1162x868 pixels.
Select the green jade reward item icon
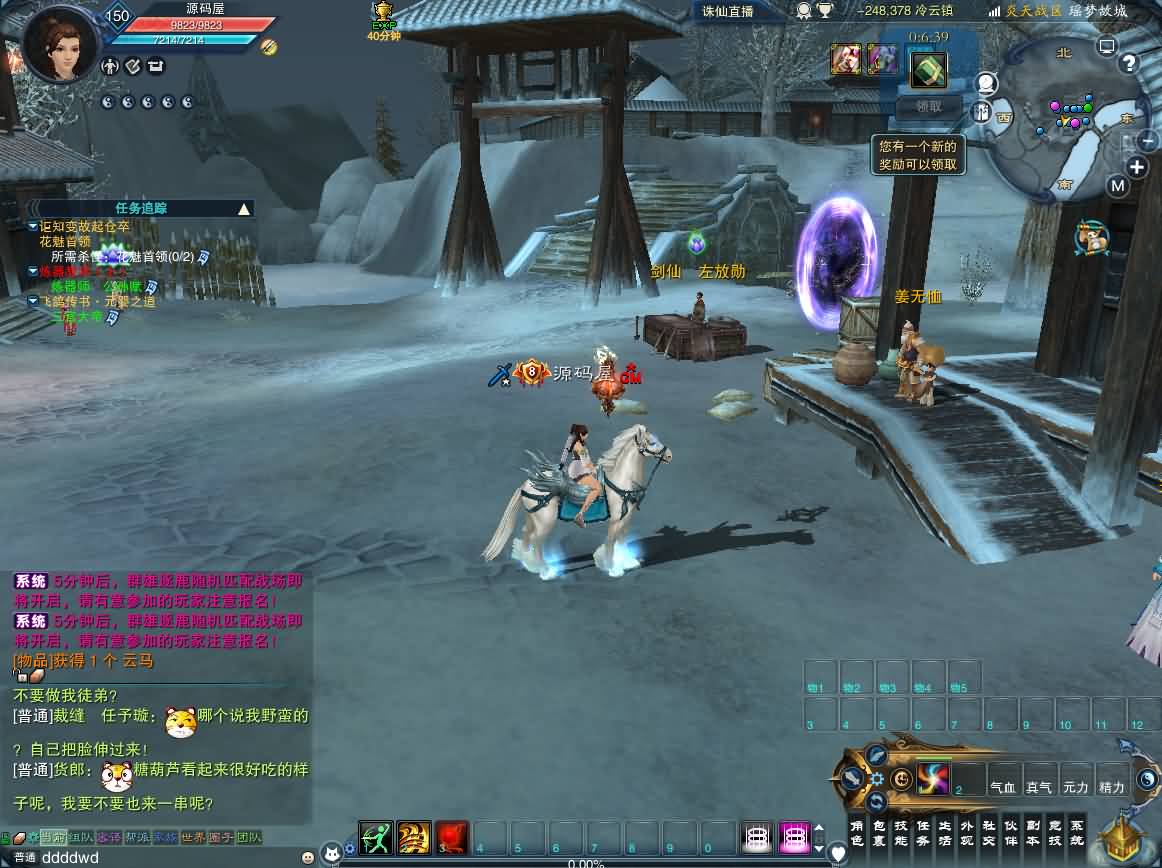(929, 69)
